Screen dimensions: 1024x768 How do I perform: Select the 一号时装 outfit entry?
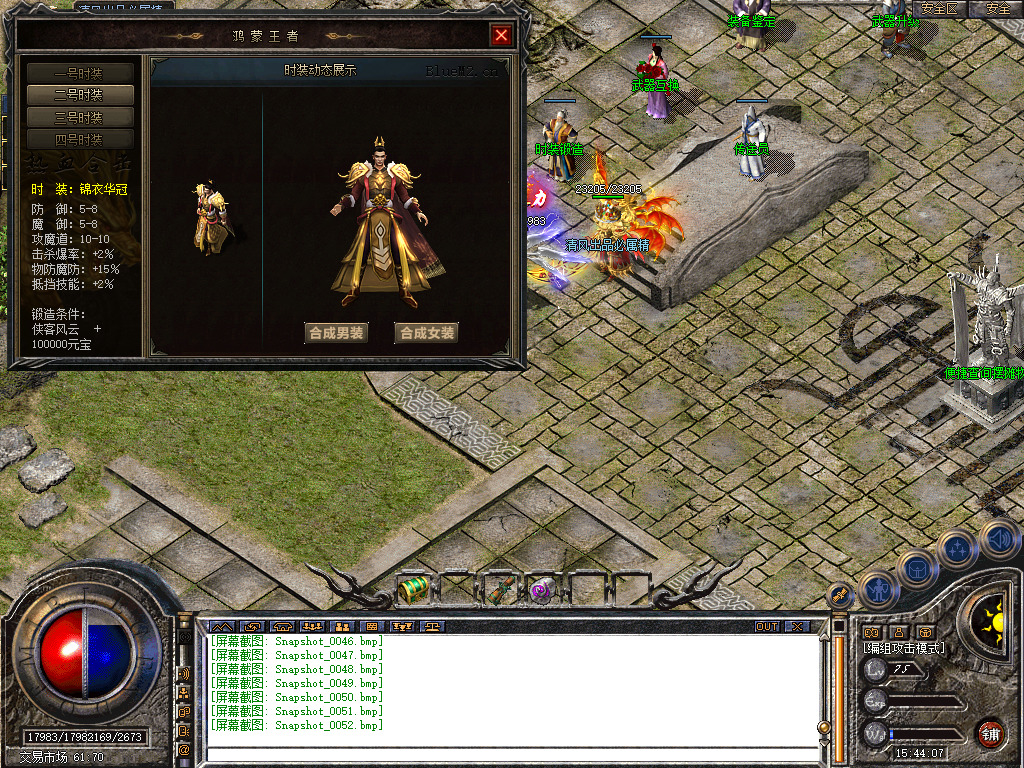pyautogui.click(x=79, y=73)
